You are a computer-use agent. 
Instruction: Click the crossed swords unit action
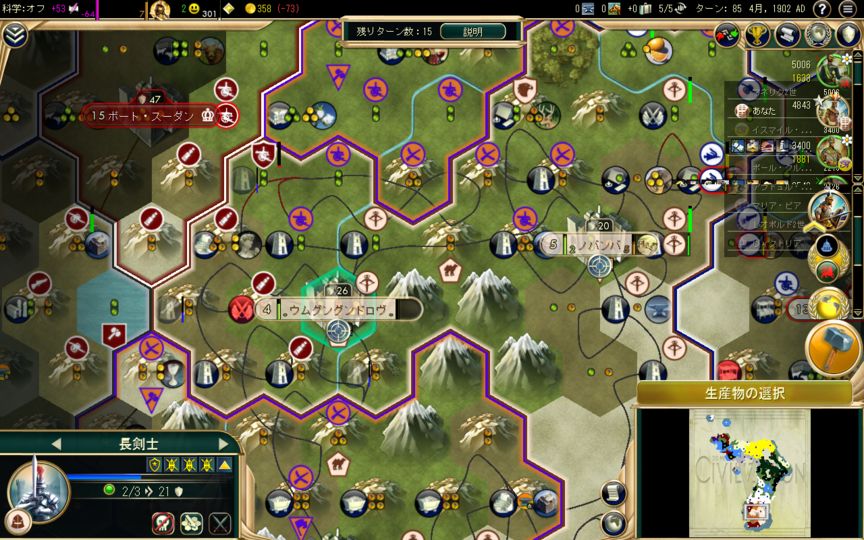(x=220, y=522)
